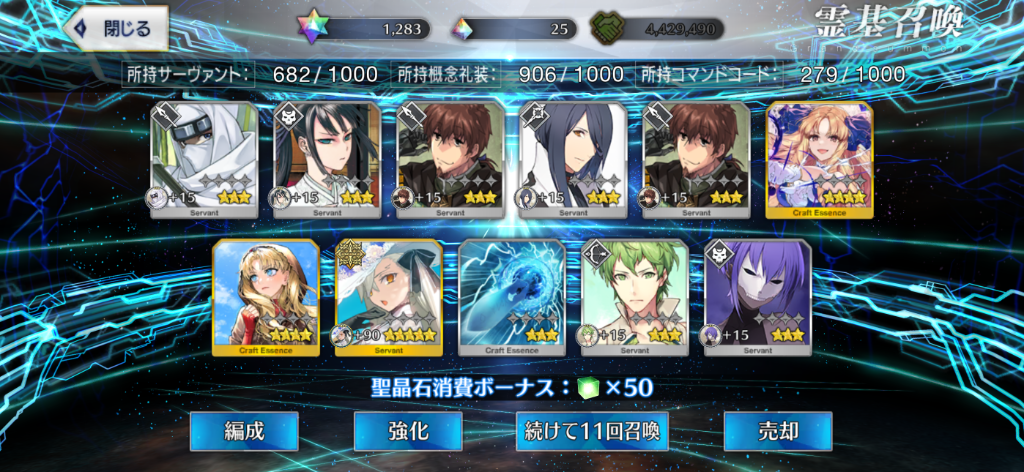1024x472 pixels.
Task: Choose the purple-haired masked servant card
Action: (757, 298)
